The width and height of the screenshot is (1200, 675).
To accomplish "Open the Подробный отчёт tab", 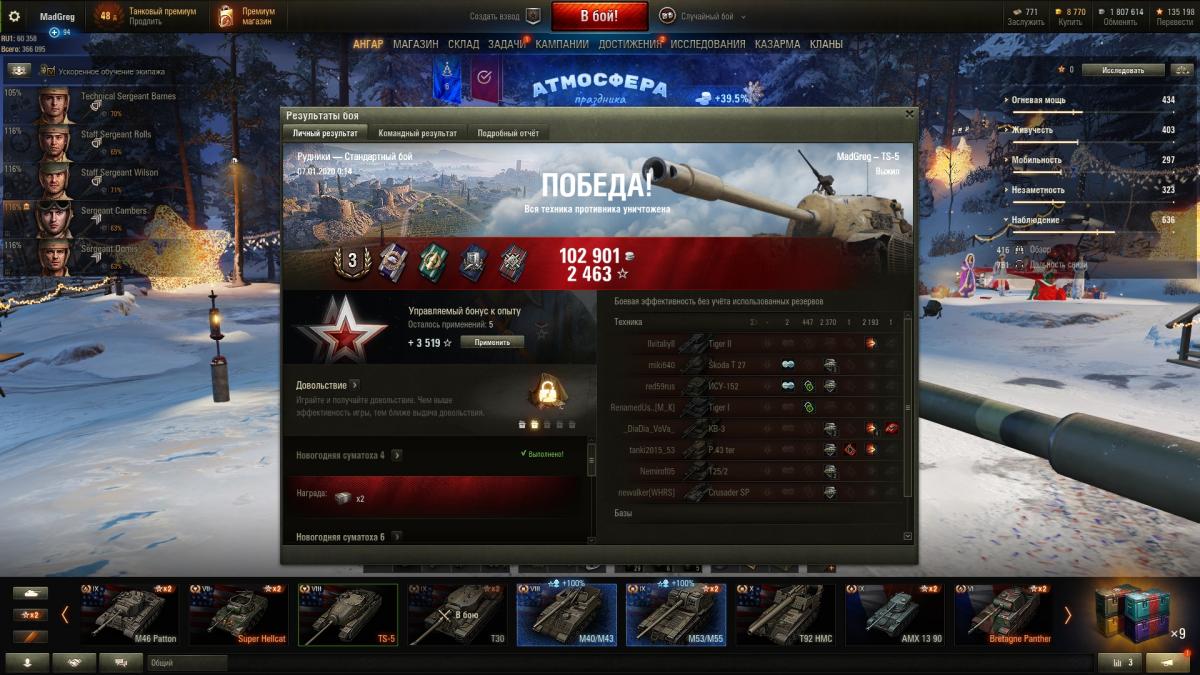I will pyautogui.click(x=508, y=133).
